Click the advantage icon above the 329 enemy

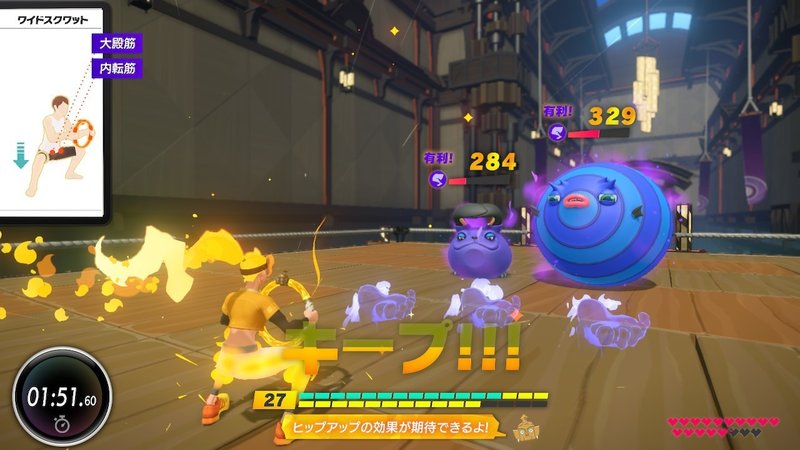[x=558, y=131]
